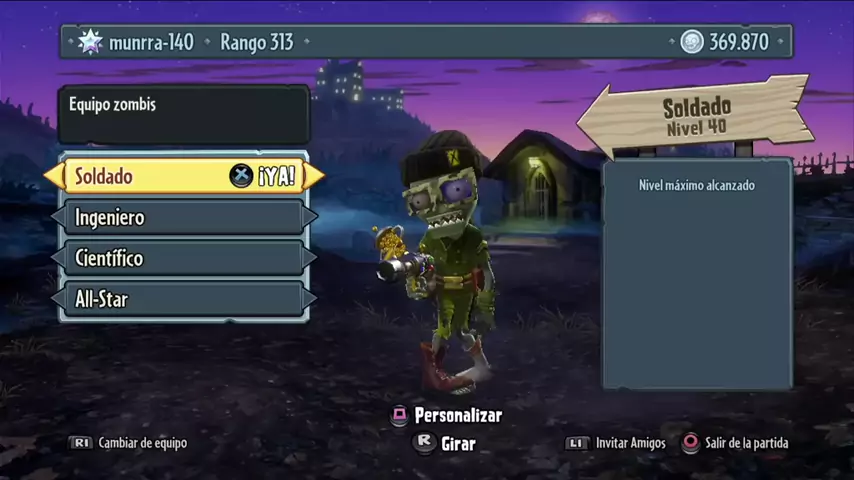Select the Soldado zombie class
The height and width of the screenshot is (480, 854).
[184, 176]
